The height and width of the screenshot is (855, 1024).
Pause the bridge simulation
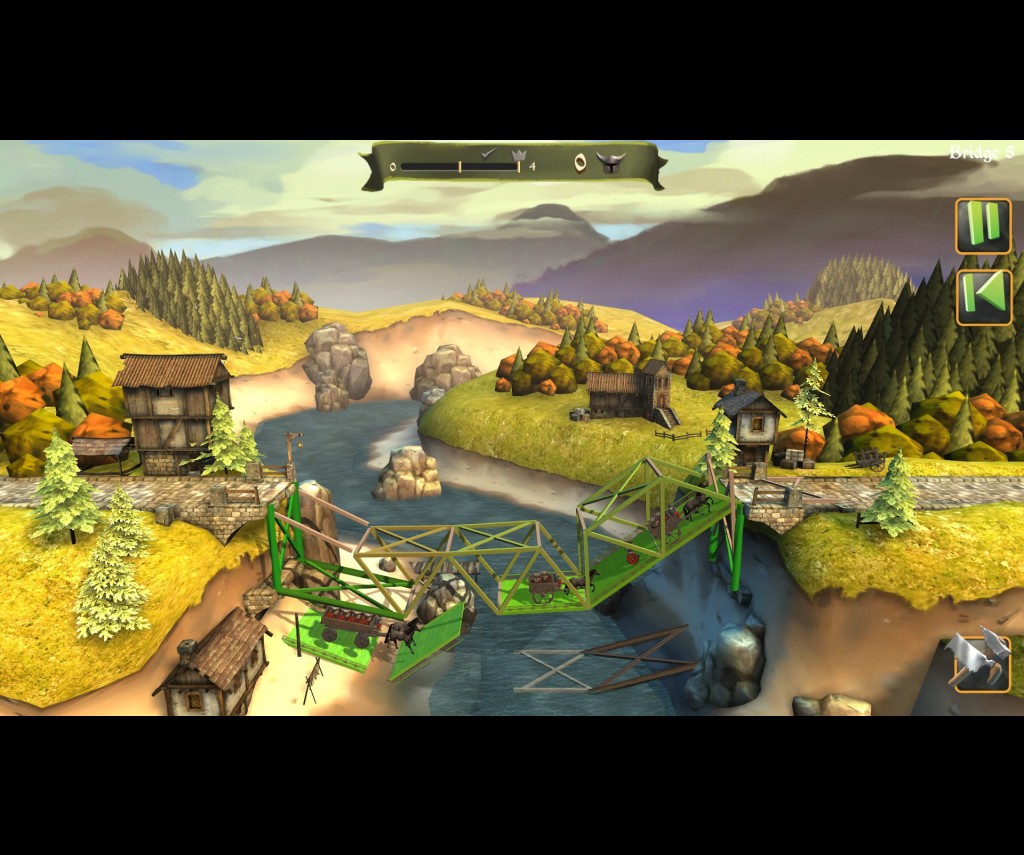pyautogui.click(x=983, y=226)
